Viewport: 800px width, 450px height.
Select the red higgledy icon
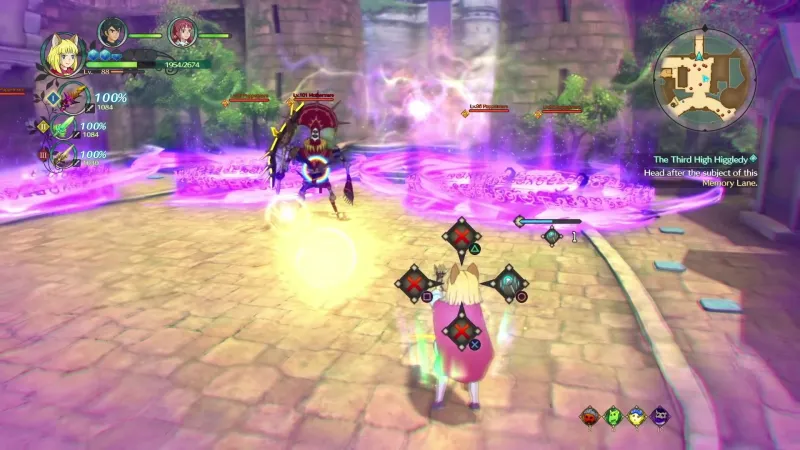click(x=590, y=415)
